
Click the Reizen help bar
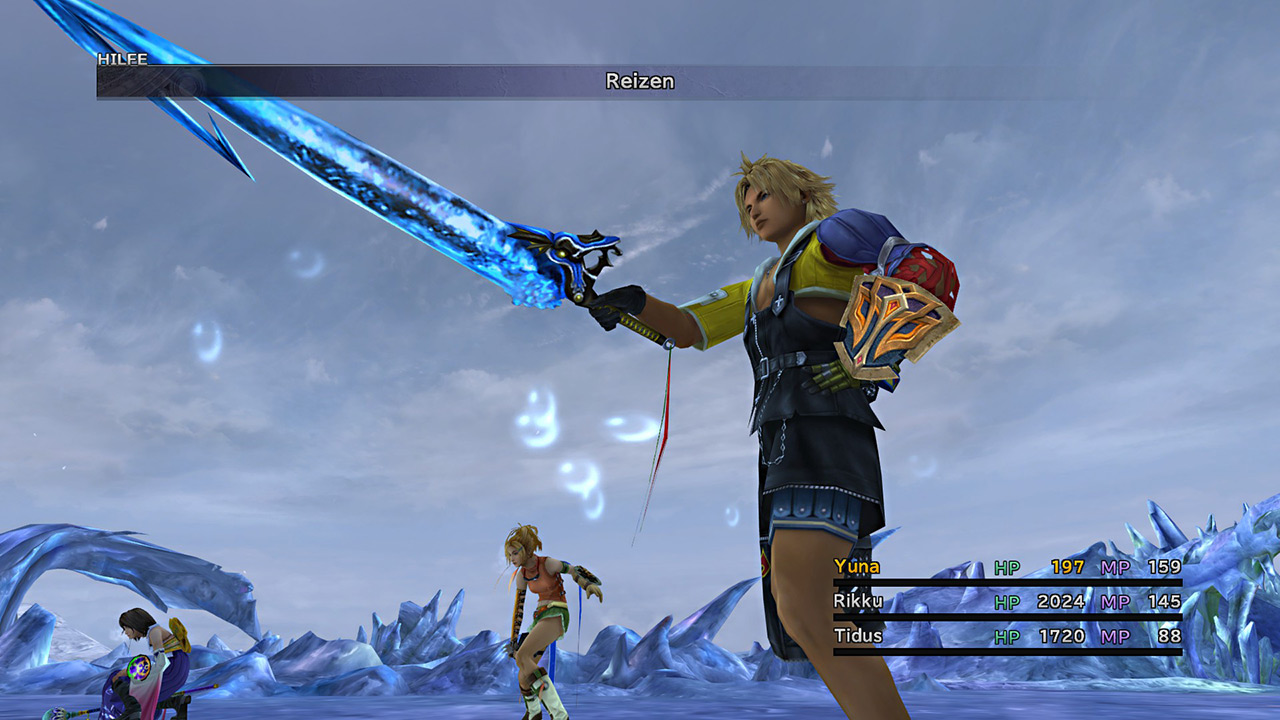(639, 82)
